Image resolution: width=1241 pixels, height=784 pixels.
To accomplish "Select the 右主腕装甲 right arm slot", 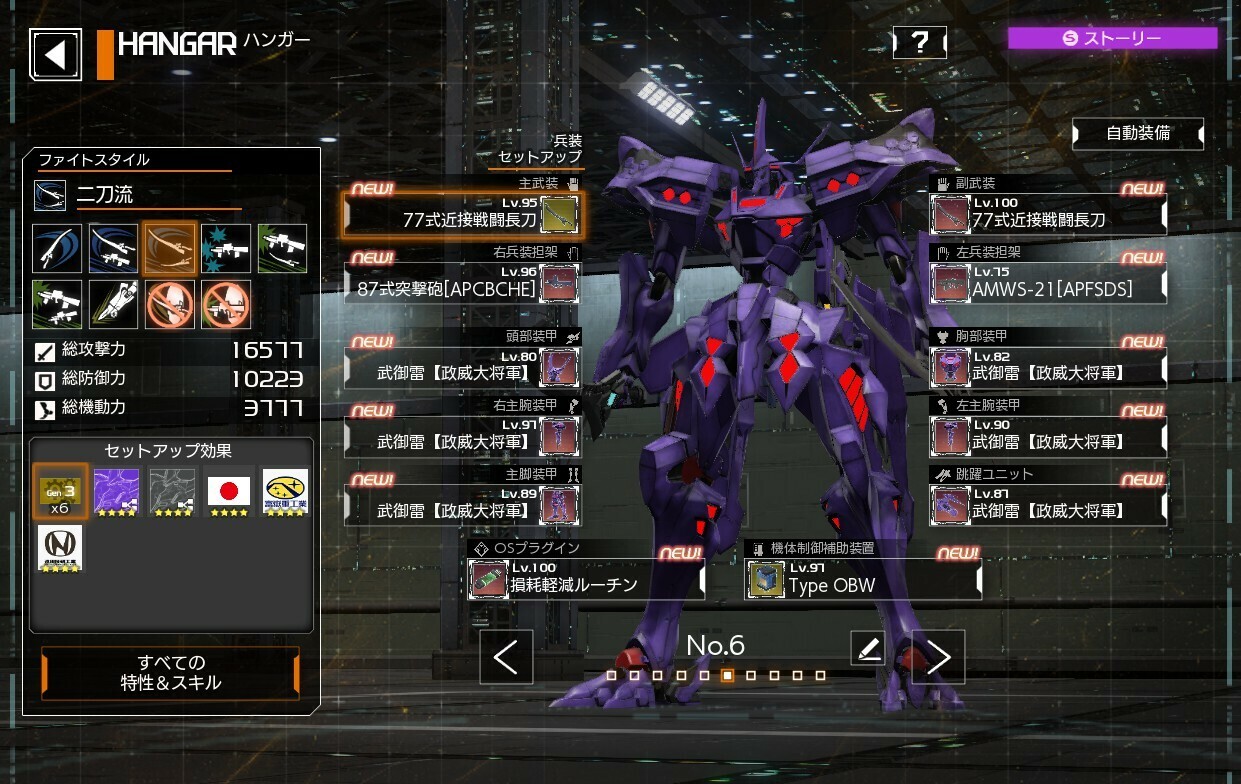I will click(x=461, y=436).
